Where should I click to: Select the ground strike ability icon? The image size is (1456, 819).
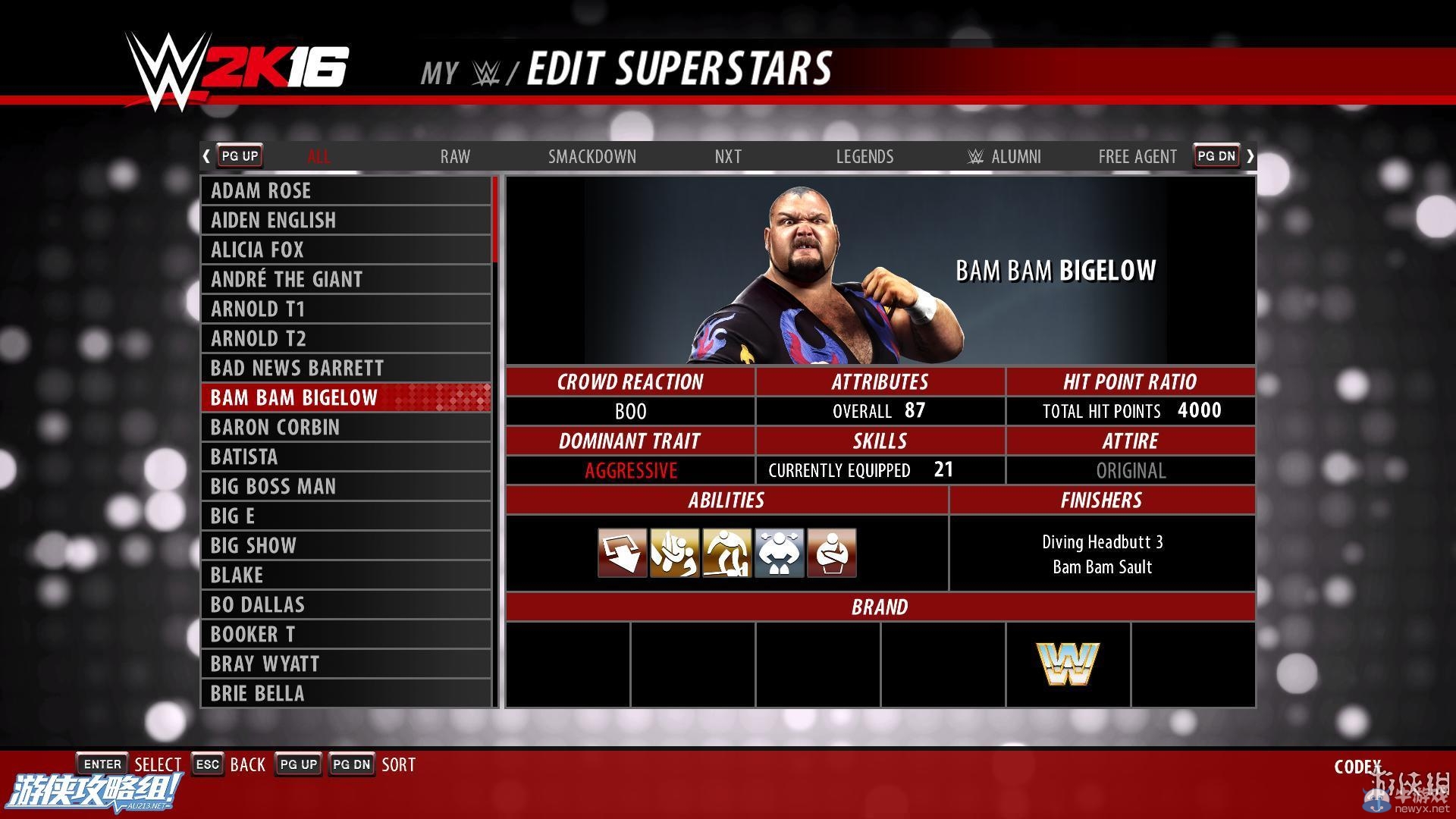(726, 553)
